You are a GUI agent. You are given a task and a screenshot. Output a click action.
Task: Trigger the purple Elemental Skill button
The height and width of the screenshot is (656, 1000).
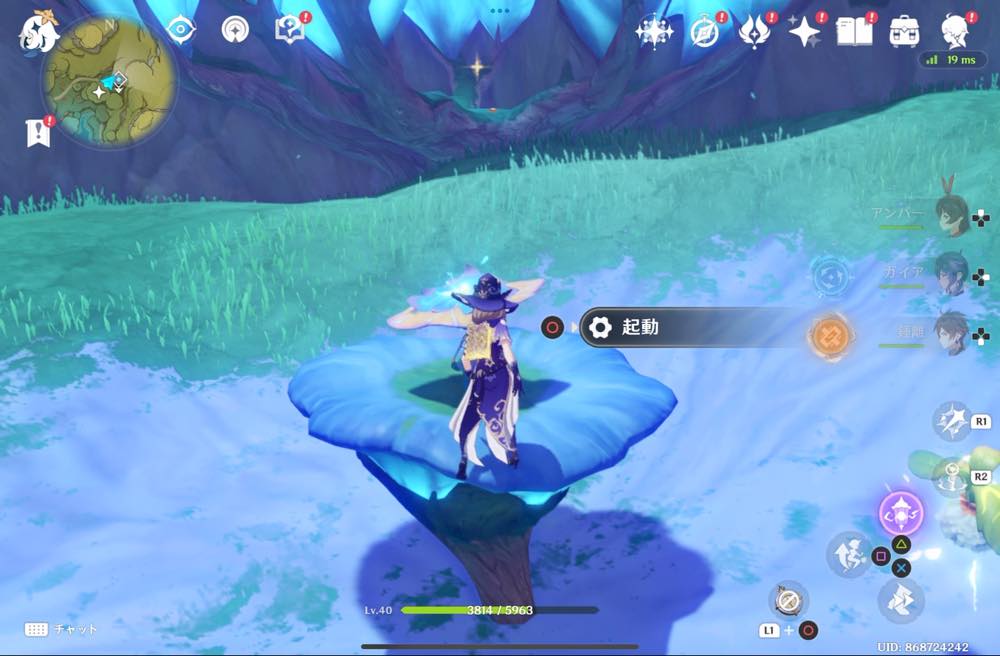[x=900, y=514]
